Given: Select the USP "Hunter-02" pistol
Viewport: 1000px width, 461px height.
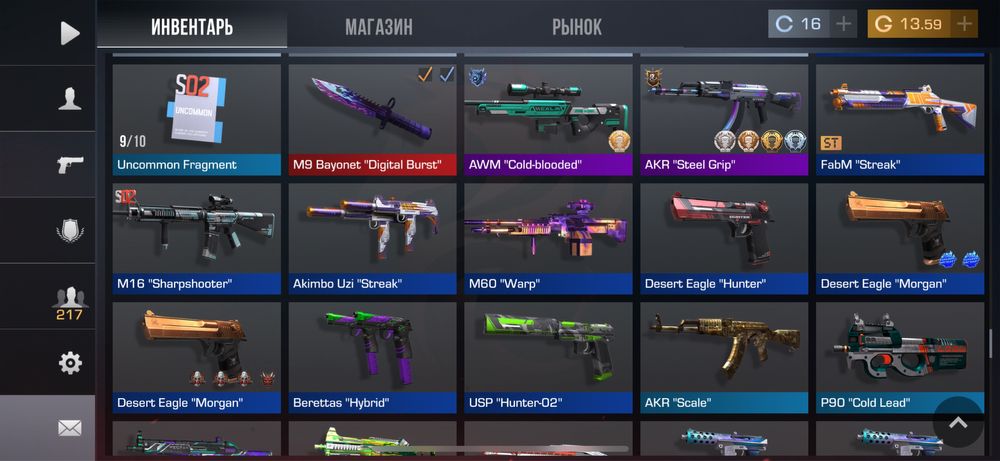Looking at the screenshot, I should (x=548, y=357).
